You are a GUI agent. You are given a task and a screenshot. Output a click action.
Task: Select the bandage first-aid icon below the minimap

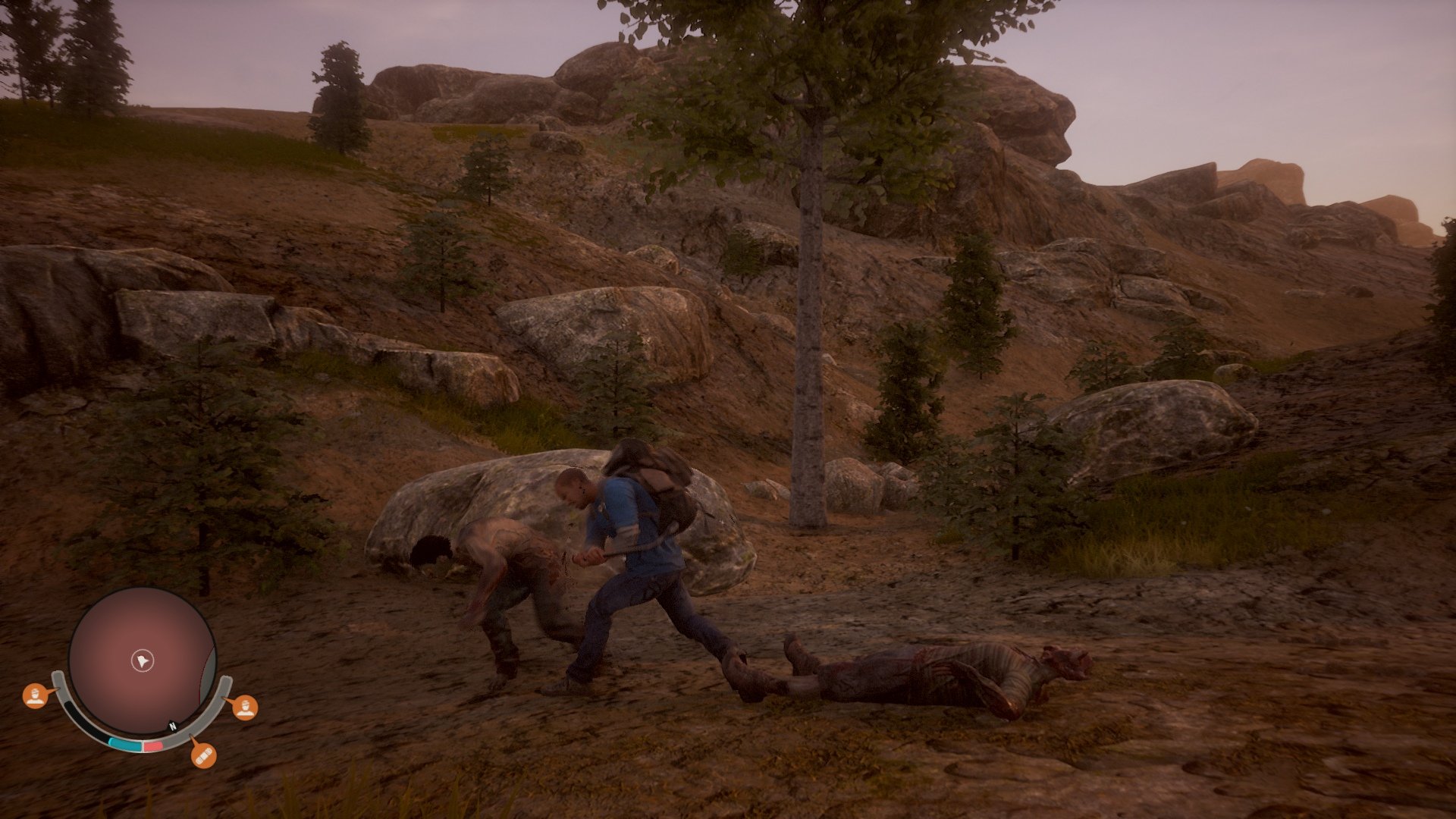coord(203,757)
